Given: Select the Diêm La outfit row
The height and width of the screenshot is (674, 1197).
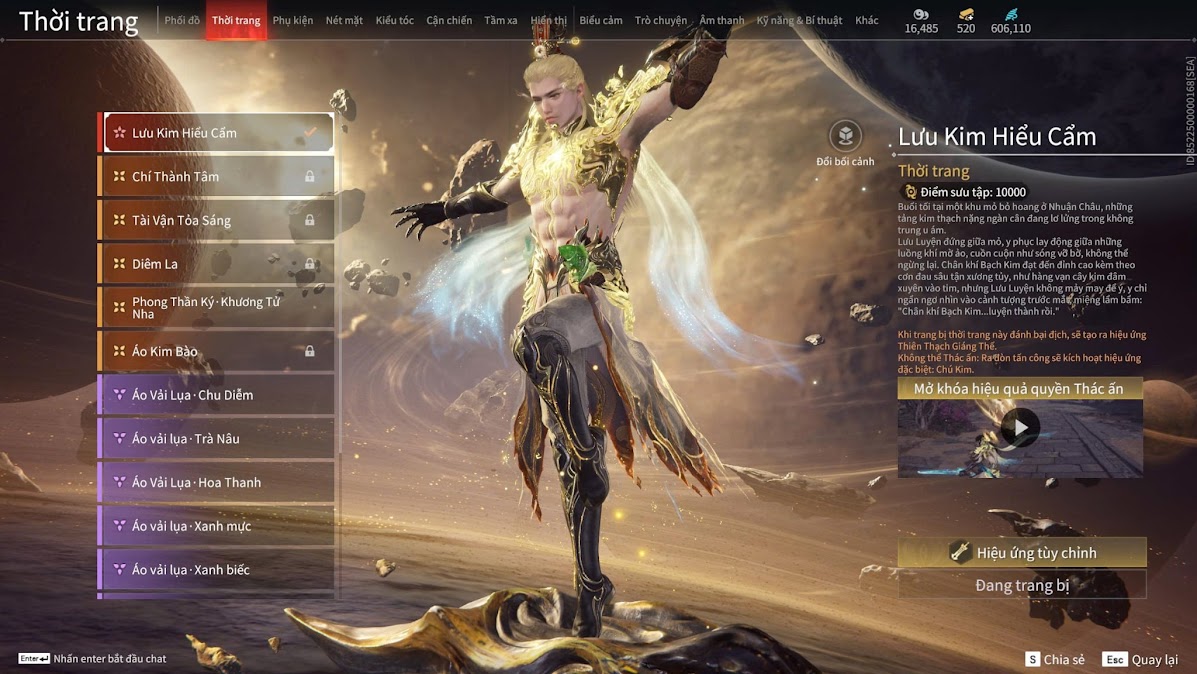Looking at the screenshot, I should coord(217,264).
